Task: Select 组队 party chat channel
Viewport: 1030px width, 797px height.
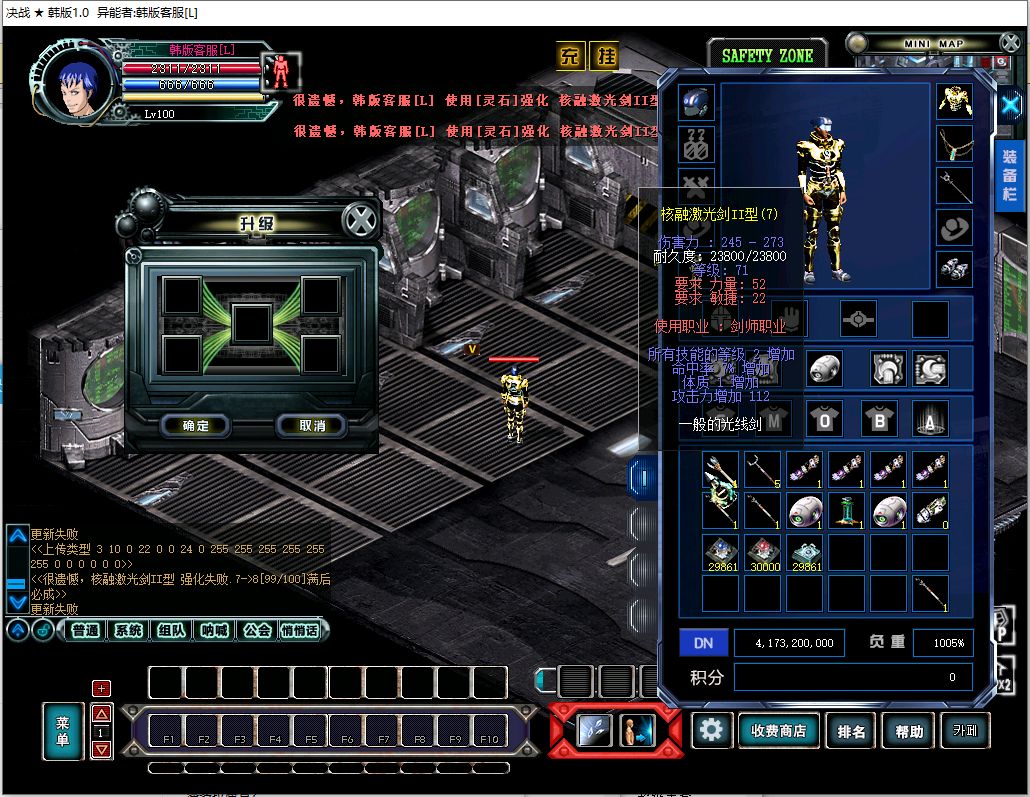Action: (x=171, y=630)
